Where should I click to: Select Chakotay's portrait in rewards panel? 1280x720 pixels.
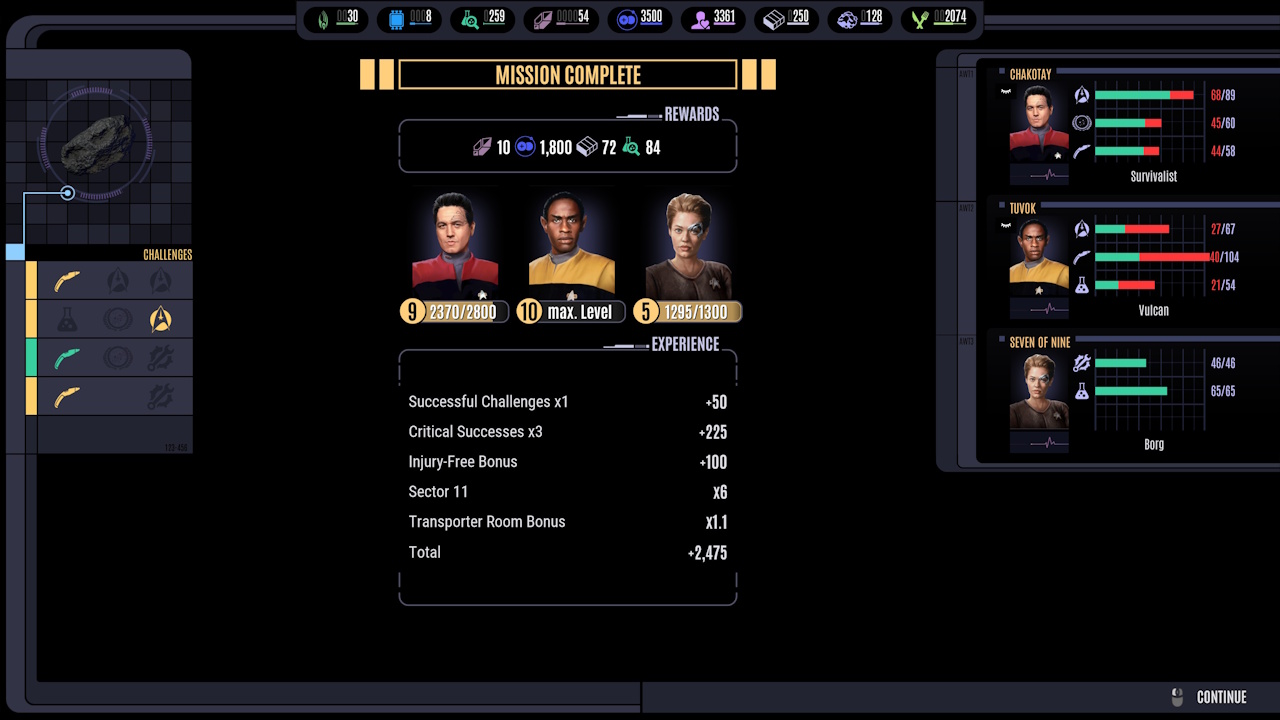(x=454, y=245)
